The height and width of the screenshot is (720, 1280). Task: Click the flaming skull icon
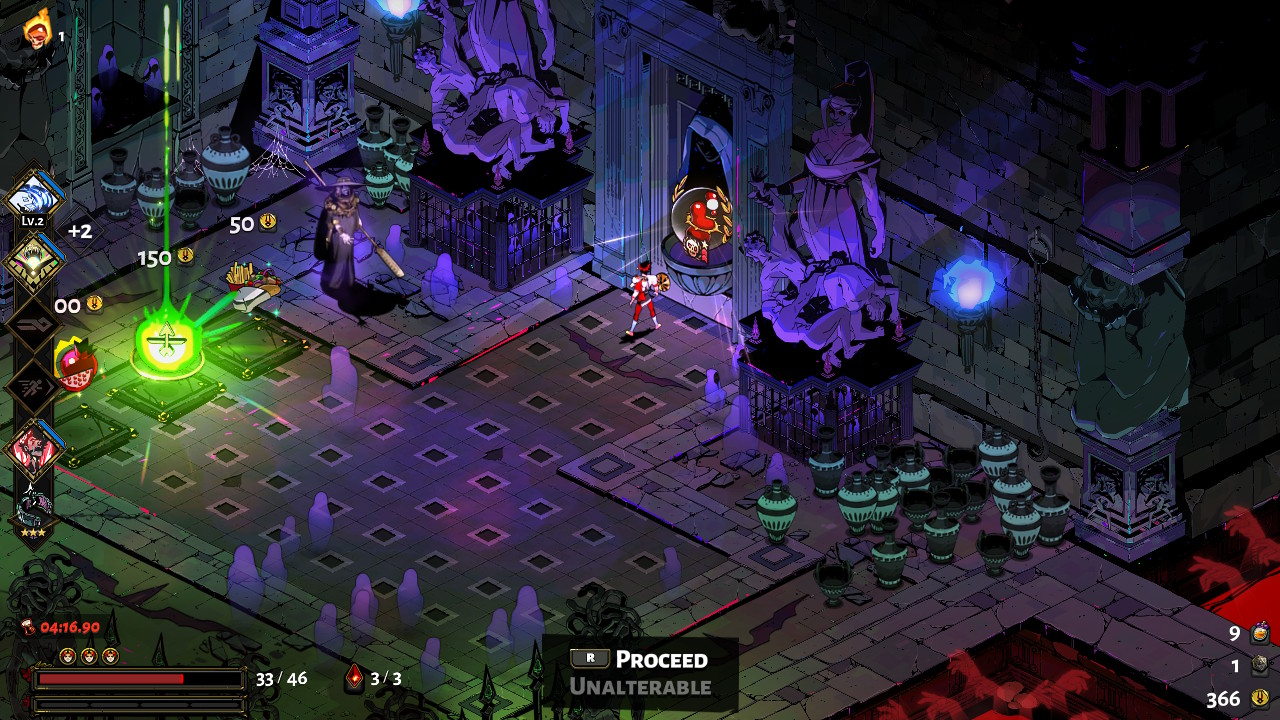[38, 30]
